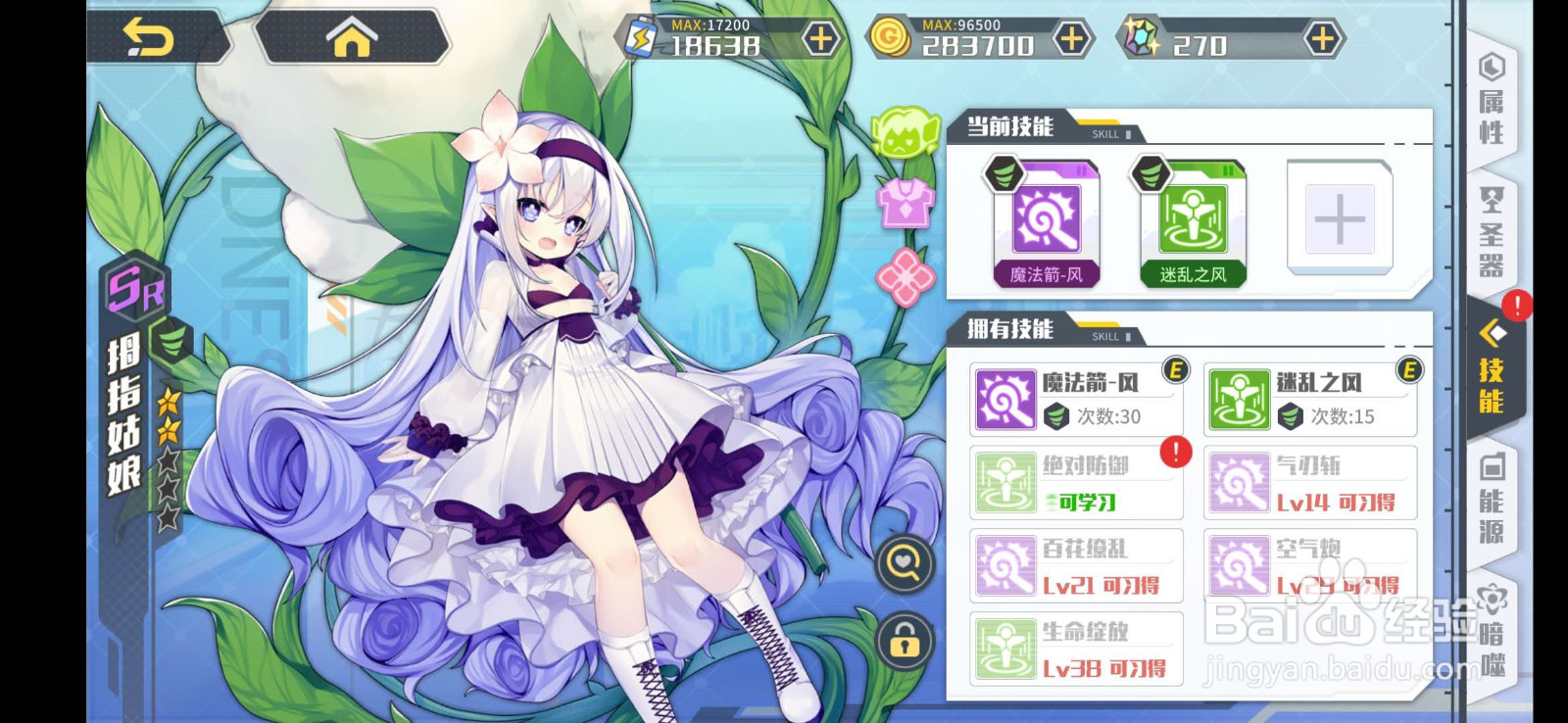Screen dimensions: 1568x723
Task: Click the back return arrow button
Action: 152,35
